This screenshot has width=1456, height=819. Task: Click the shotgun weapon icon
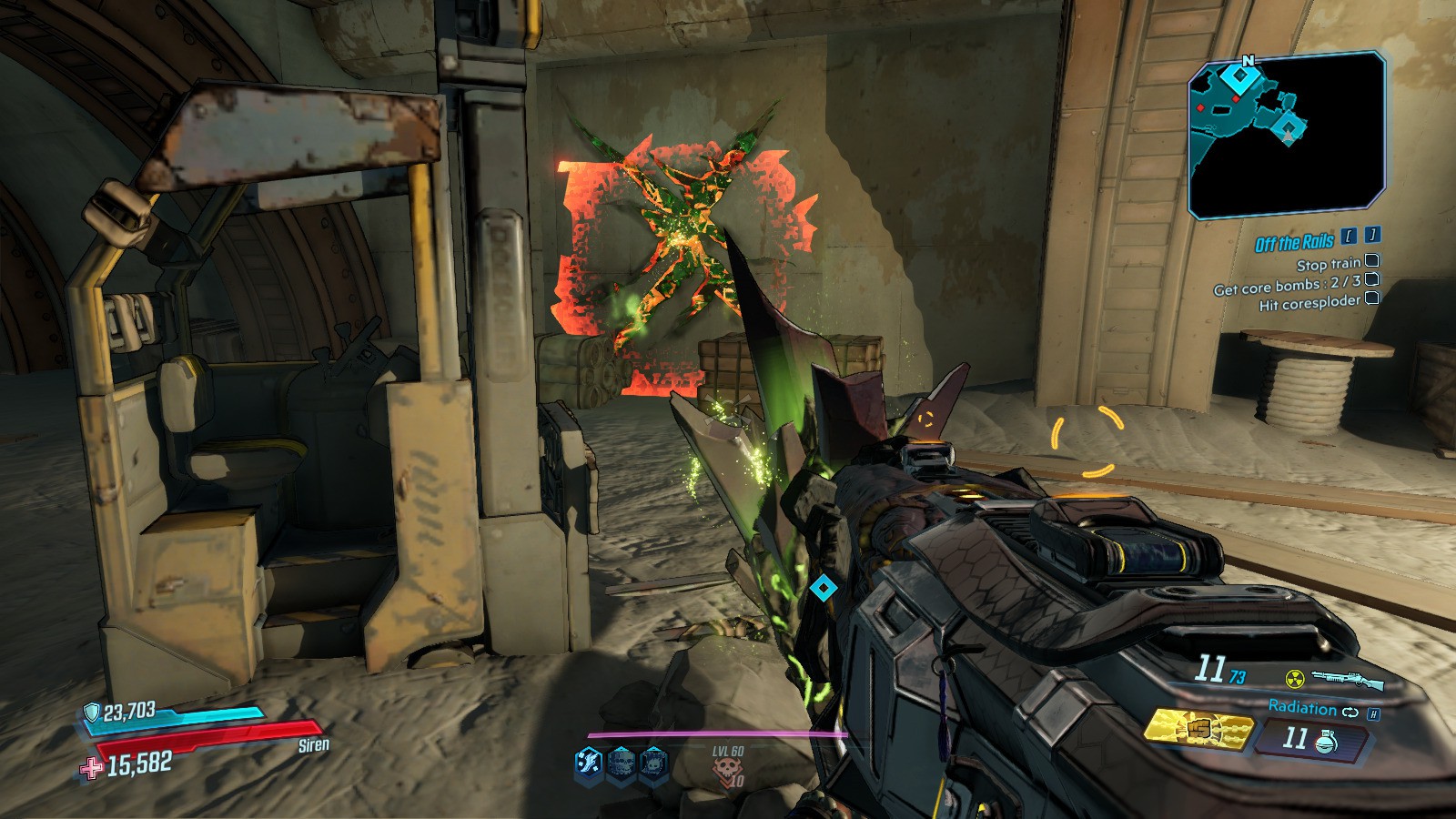(1348, 678)
